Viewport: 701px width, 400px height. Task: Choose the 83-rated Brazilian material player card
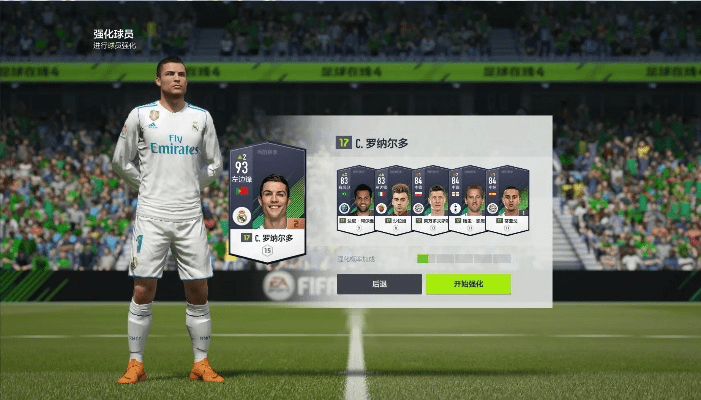(x=356, y=200)
